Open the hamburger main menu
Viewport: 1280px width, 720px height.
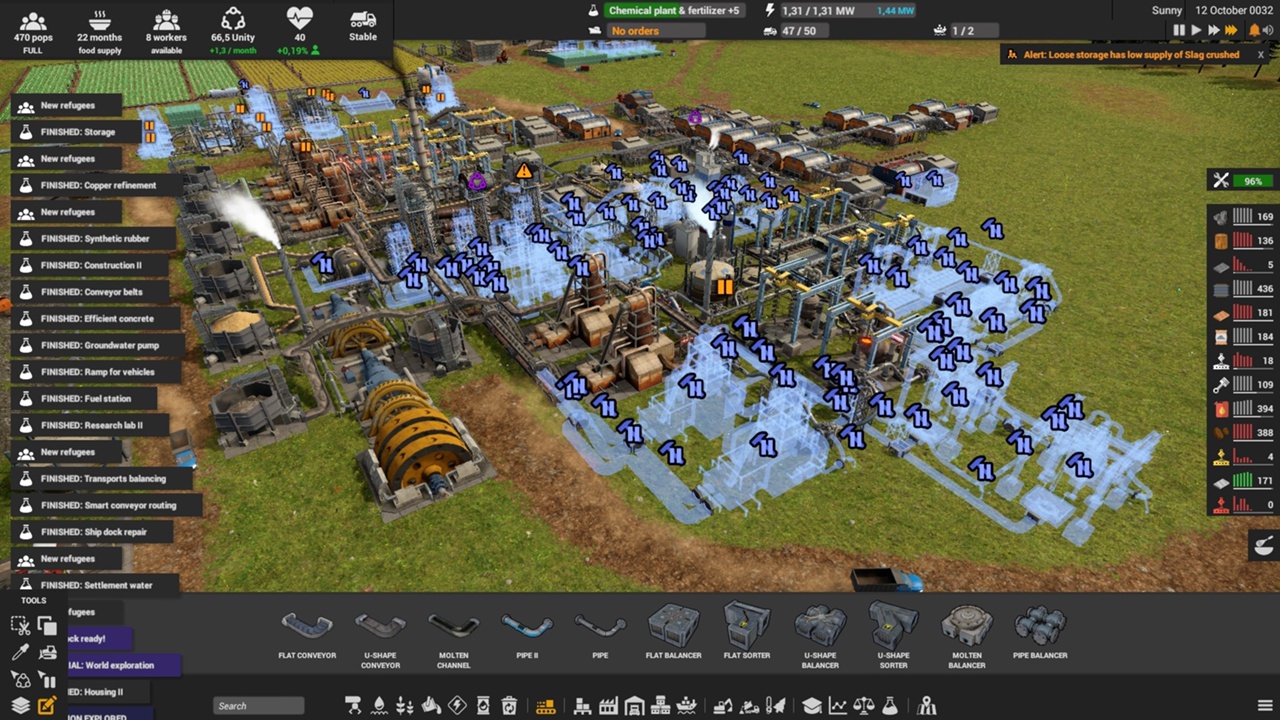click(x=1265, y=706)
